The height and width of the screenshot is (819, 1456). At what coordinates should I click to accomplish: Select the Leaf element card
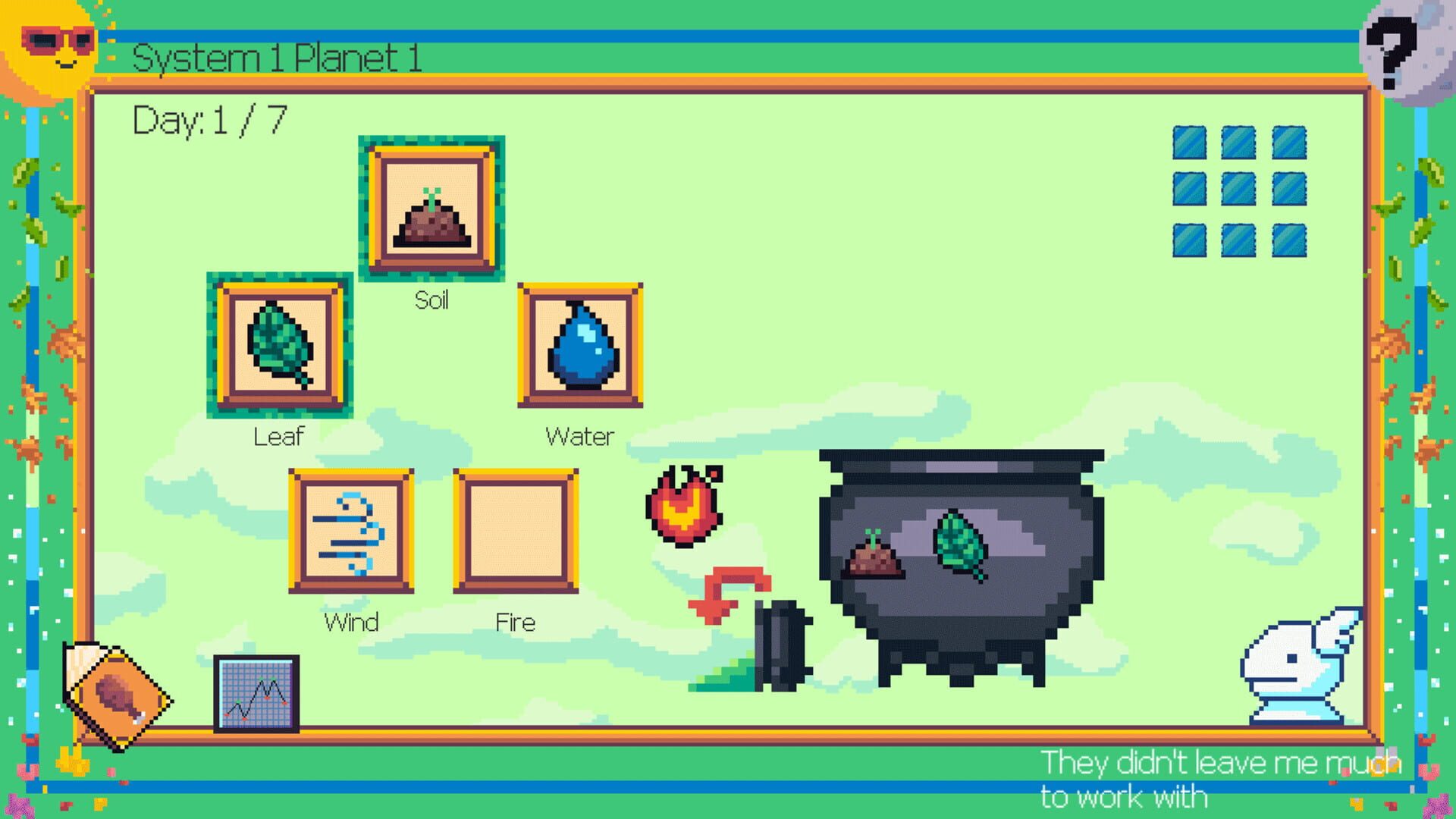coord(278,344)
